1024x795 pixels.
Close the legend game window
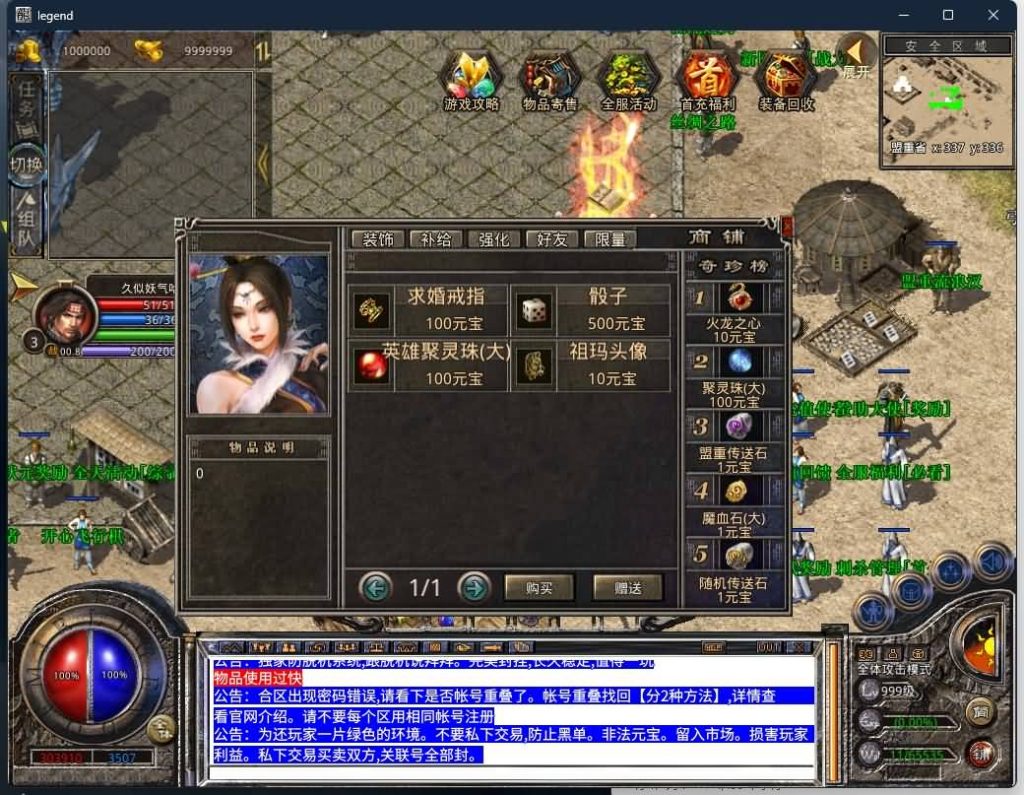tap(993, 15)
